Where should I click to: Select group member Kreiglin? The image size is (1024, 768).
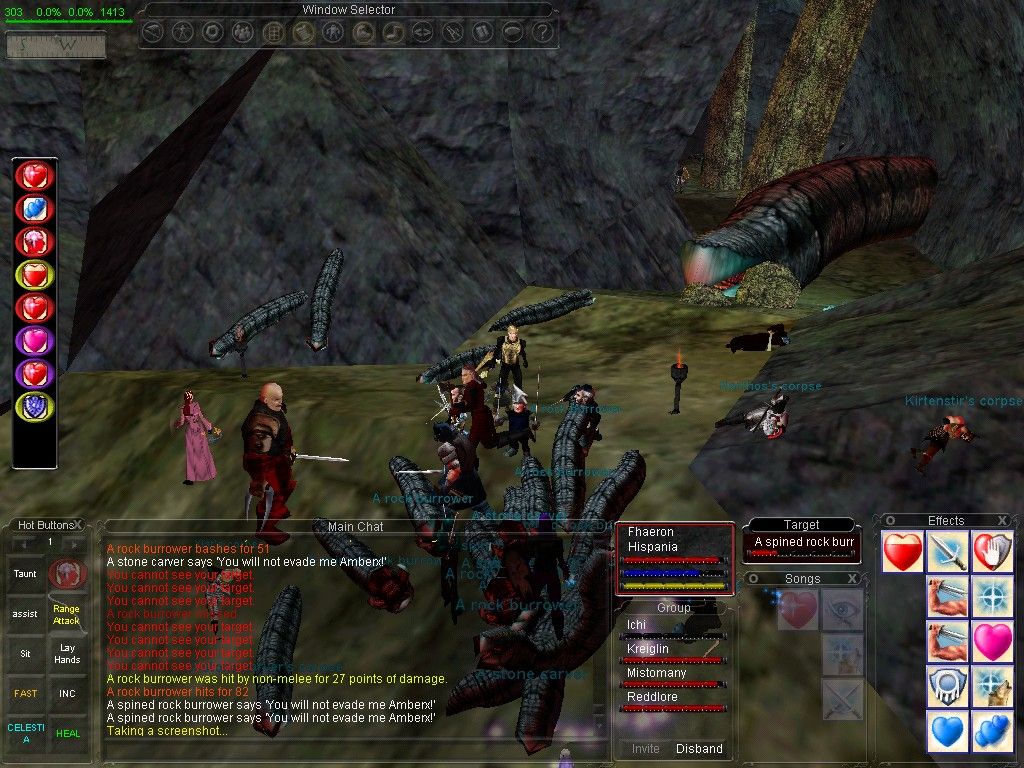(649, 649)
